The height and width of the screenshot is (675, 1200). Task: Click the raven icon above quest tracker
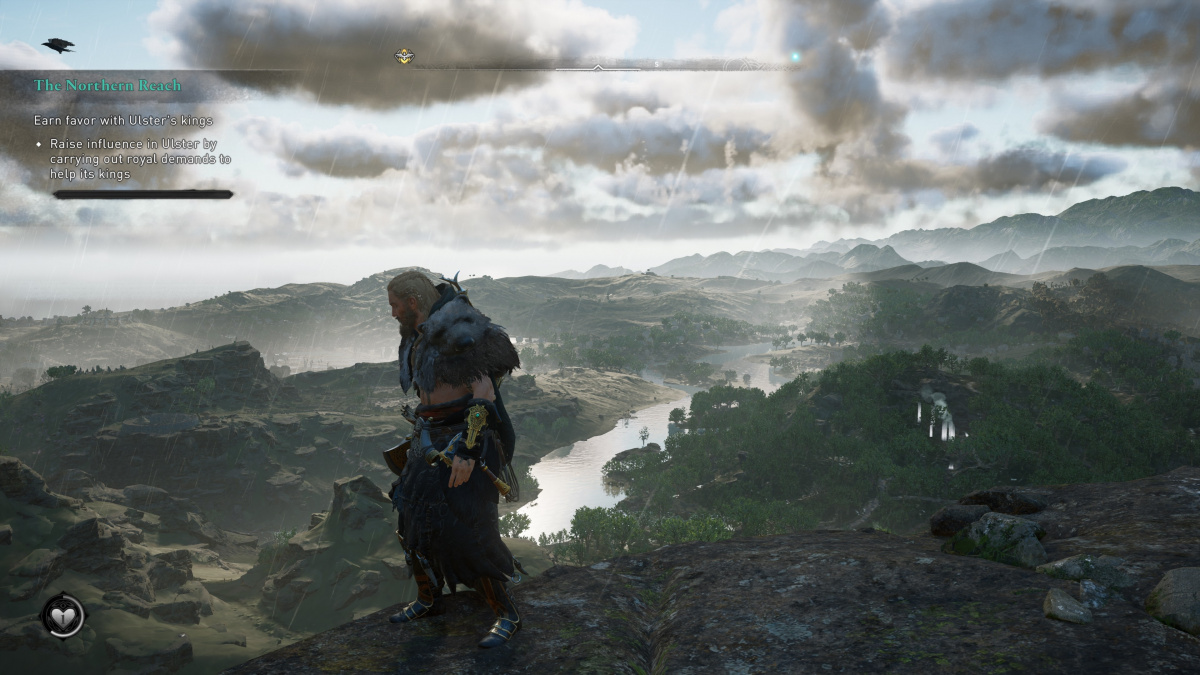(58, 45)
